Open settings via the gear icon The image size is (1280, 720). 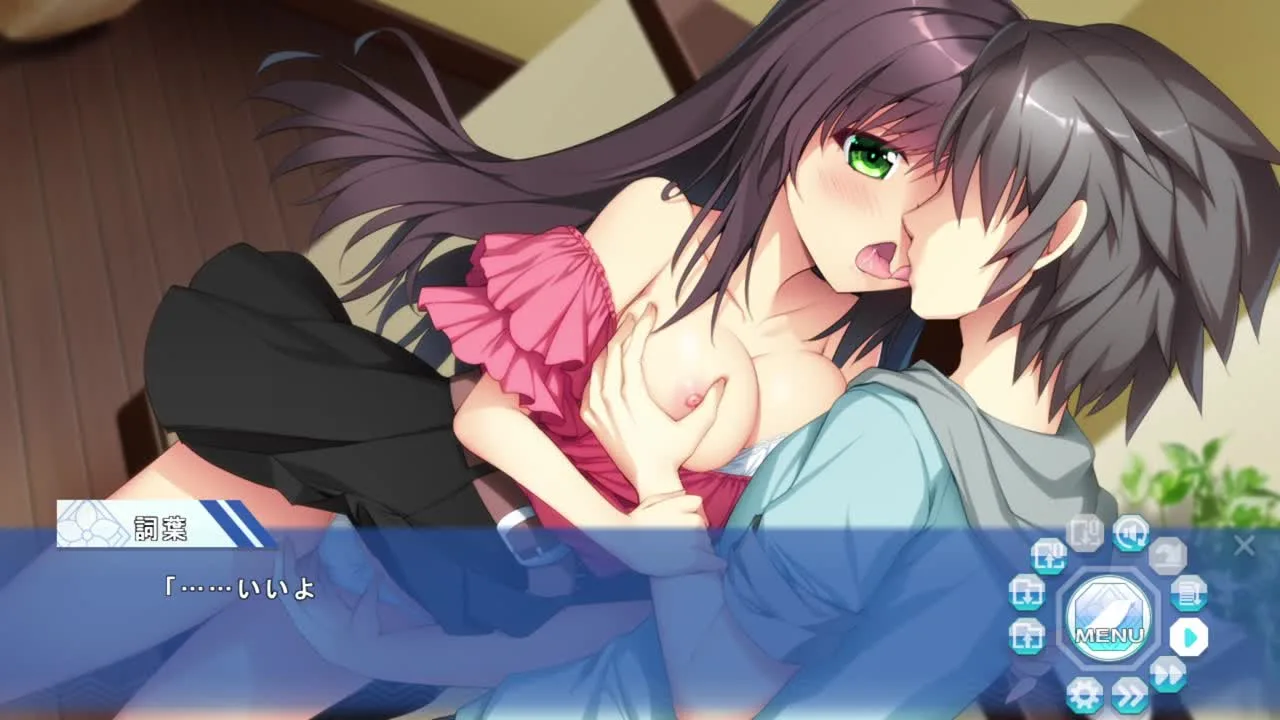[x=1086, y=694]
